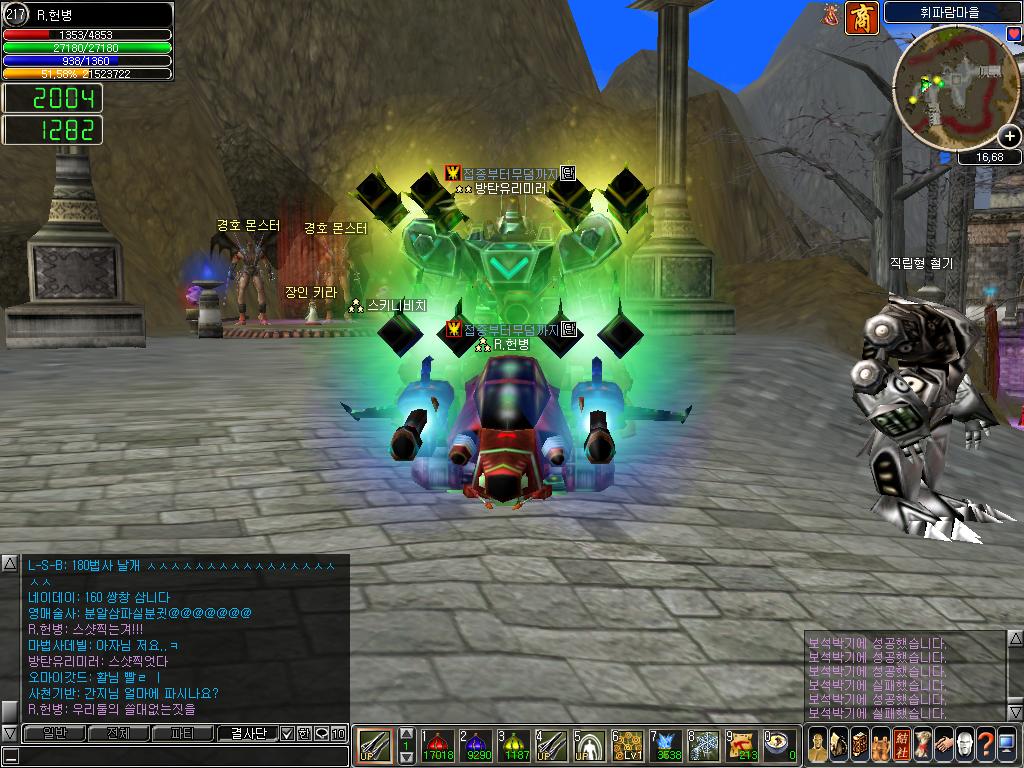Toggle the chat checkbox beside 결사단
Viewport: 1024px width, 768px height.
pos(287,733)
